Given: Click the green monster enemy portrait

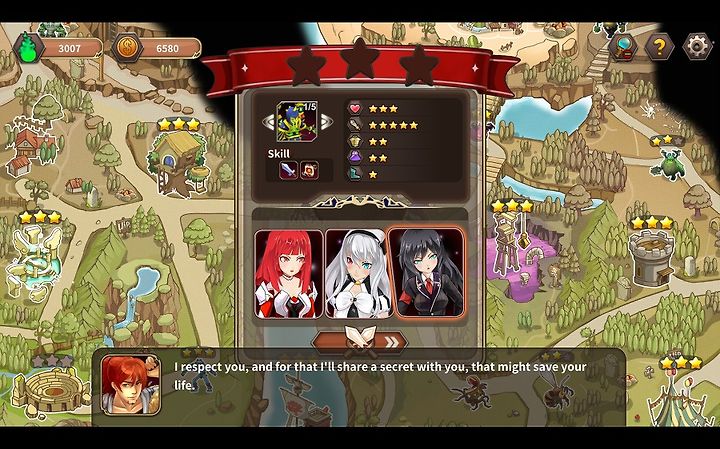Looking at the screenshot, I should pyautogui.click(x=297, y=121).
